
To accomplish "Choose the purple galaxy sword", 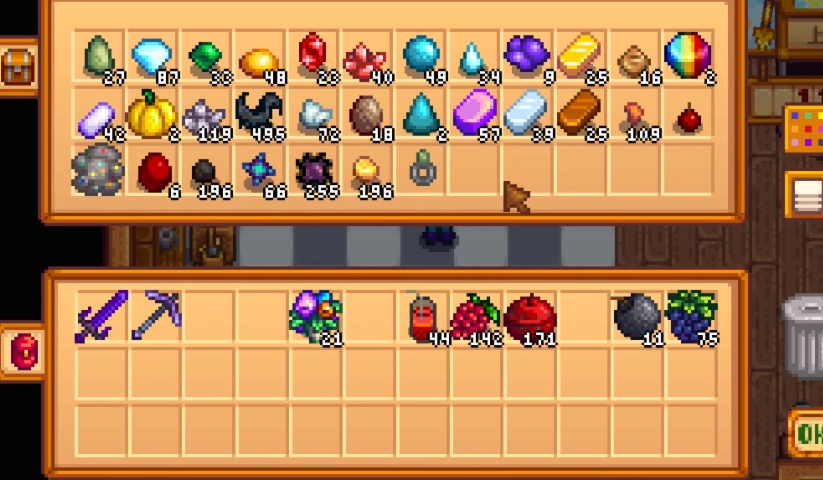I will tap(101, 316).
